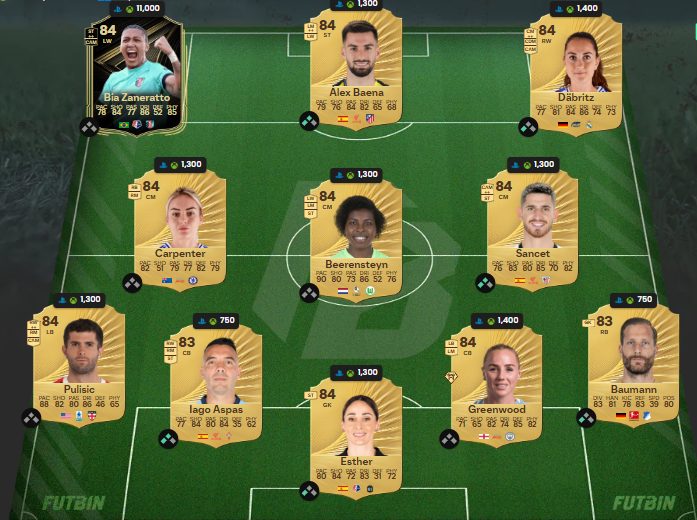Open the Esther goalkeeper card
This screenshot has width=697, height=520.
pyautogui.click(x=355, y=431)
